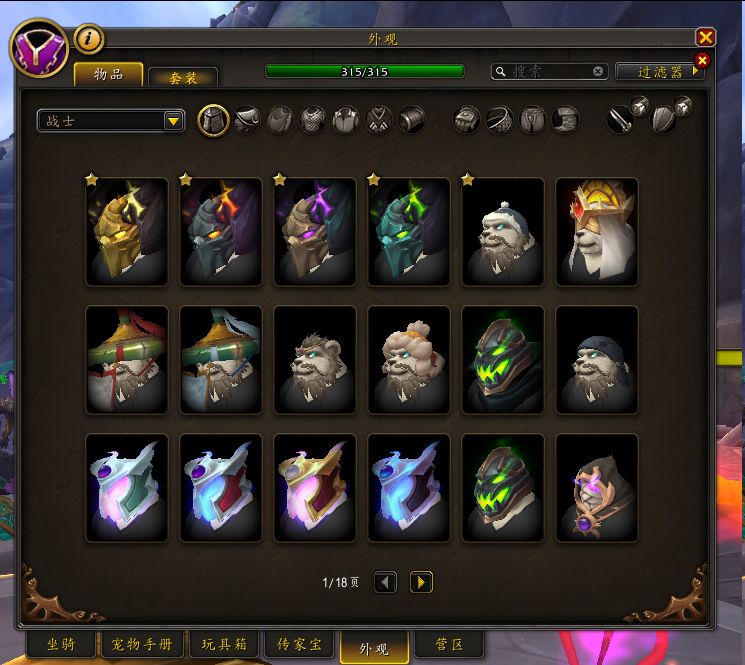
Task: Click the info button near title
Action: tap(89, 39)
